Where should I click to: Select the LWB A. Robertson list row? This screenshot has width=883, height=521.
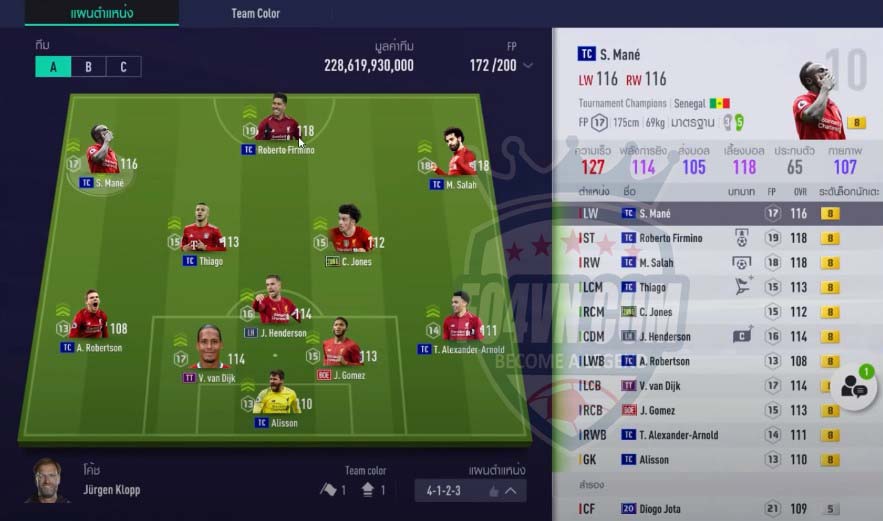point(715,361)
